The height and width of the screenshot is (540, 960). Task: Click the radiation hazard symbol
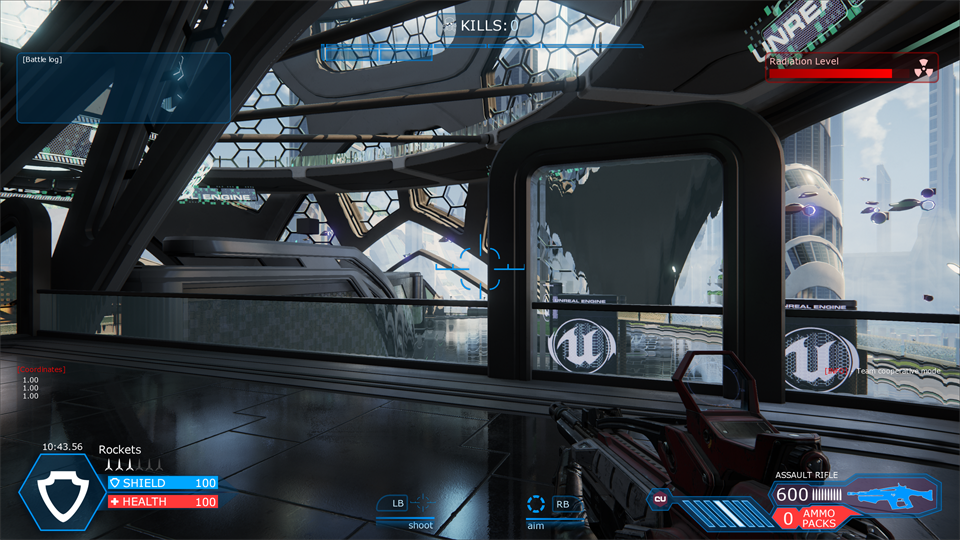(x=922, y=68)
